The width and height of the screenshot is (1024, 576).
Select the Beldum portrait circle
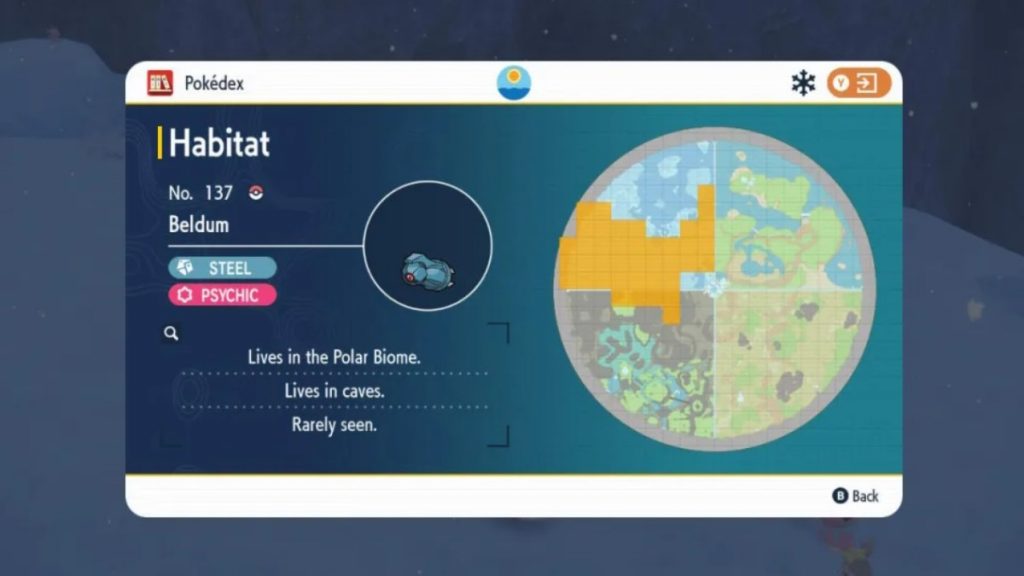(x=427, y=246)
